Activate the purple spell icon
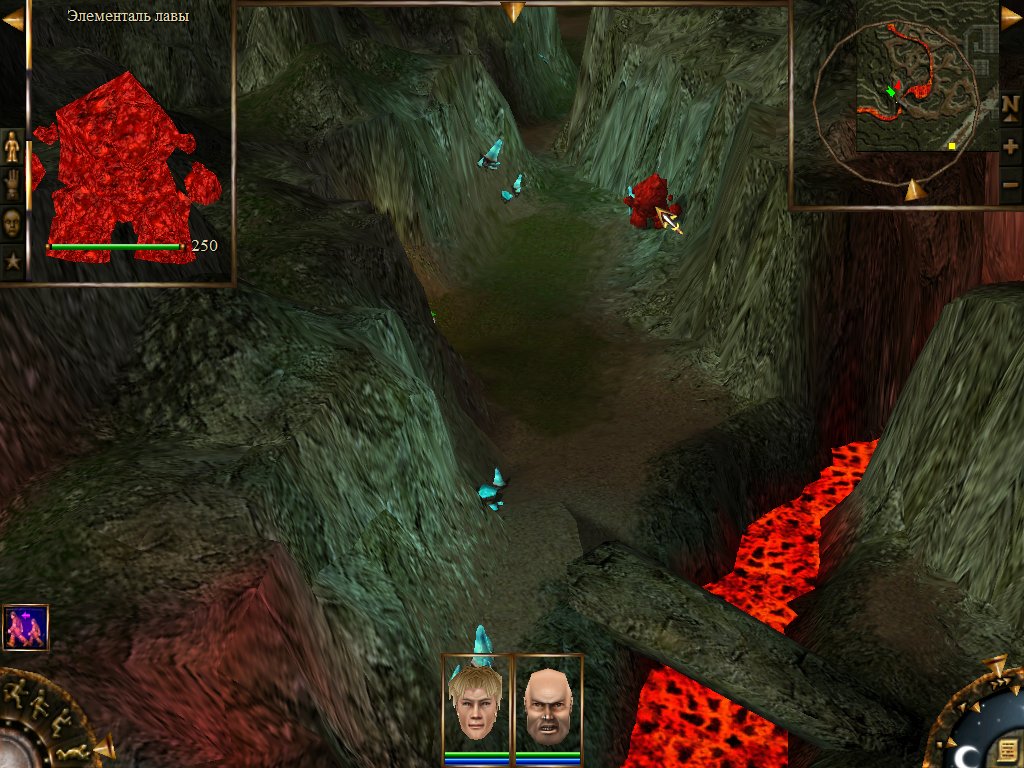Image resolution: width=1024 pixels, height=768 pixels. tap(25, 628)
